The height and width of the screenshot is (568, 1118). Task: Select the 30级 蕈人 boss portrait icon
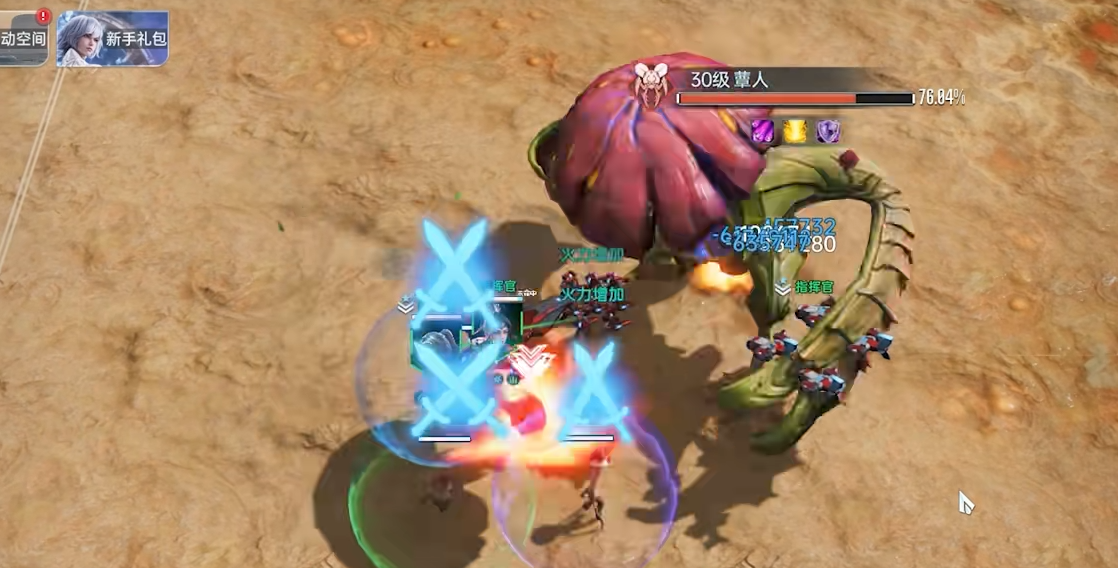click(x=651, y=83)
